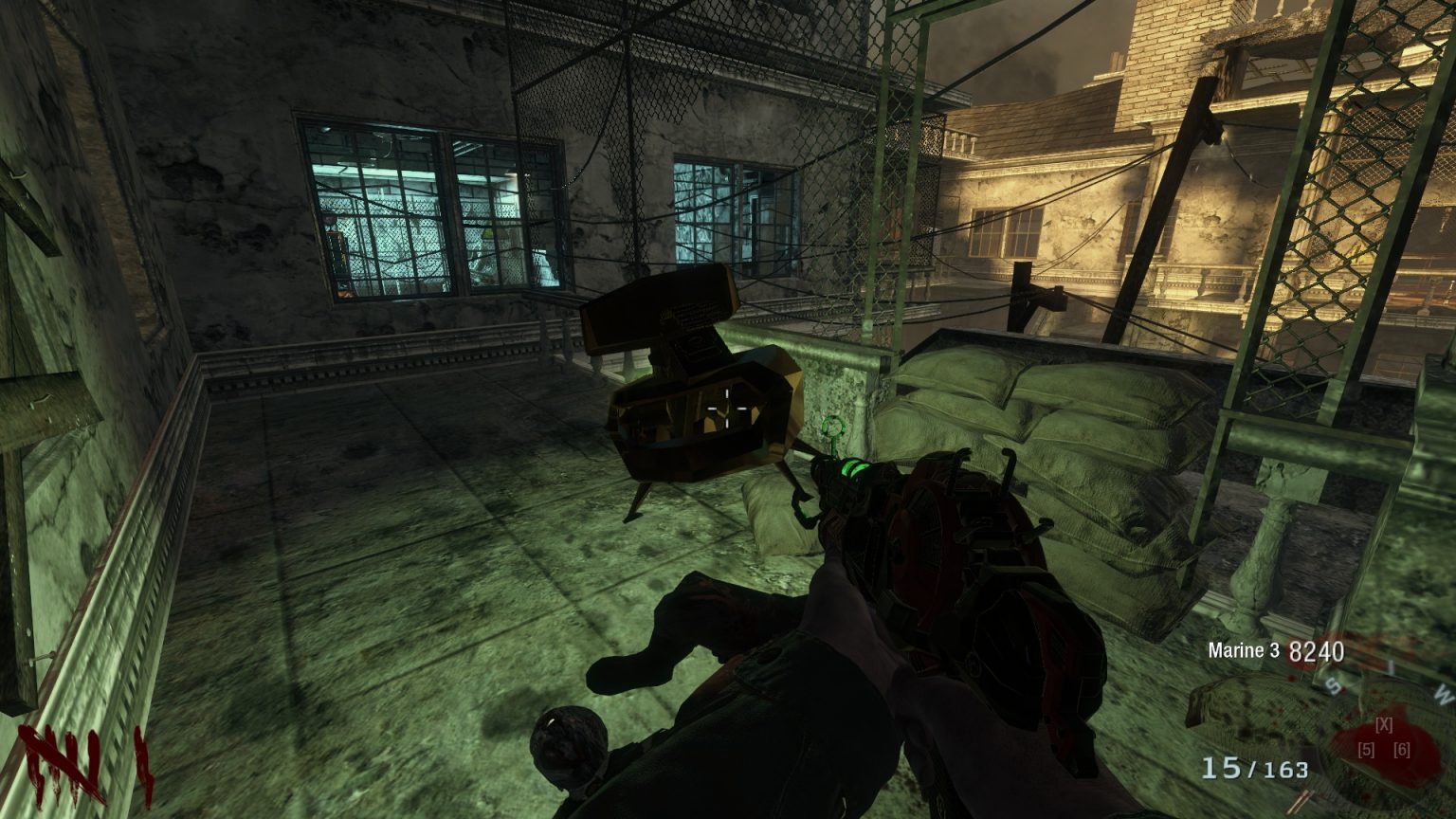Click the green frag grenade indicator [X]
Viewport: 1456px width, 819px height.
1384,724
